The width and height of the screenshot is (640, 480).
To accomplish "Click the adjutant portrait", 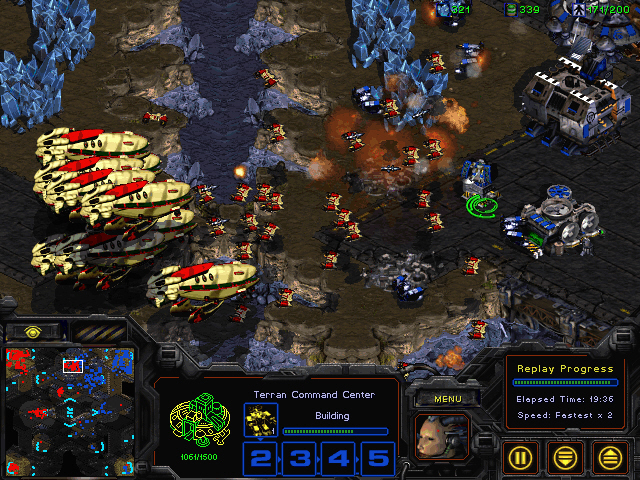I will (x=441, y=437).
